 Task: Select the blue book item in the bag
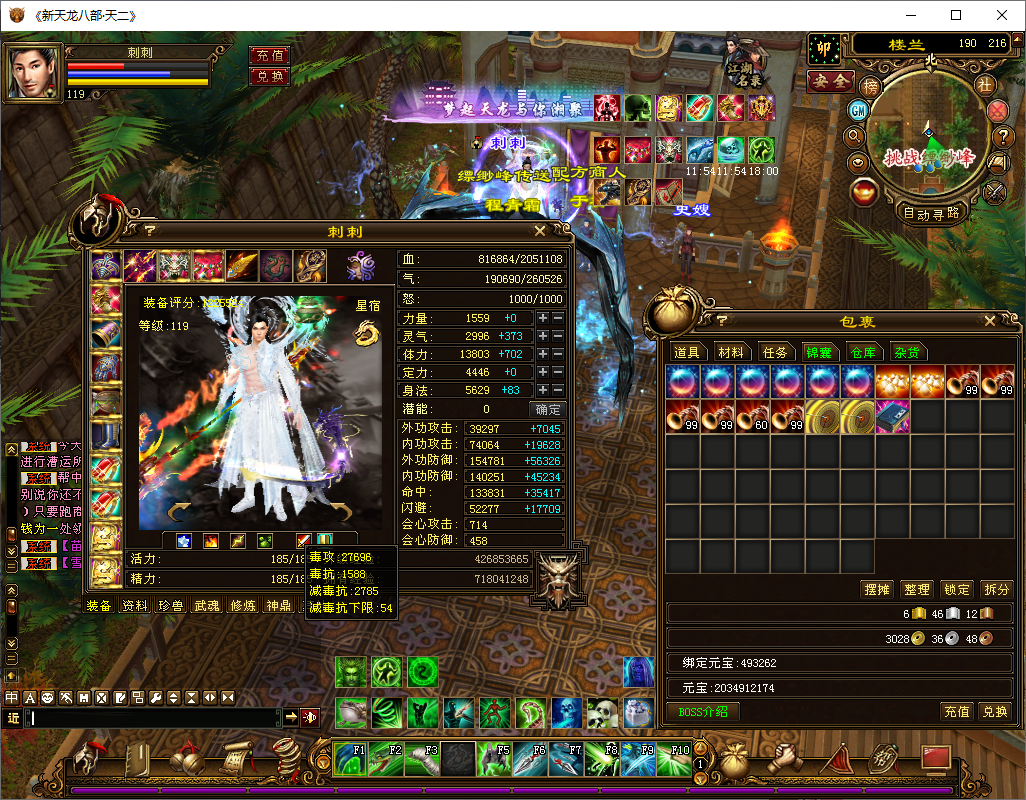pyautogui.click(x=892, y=416)
